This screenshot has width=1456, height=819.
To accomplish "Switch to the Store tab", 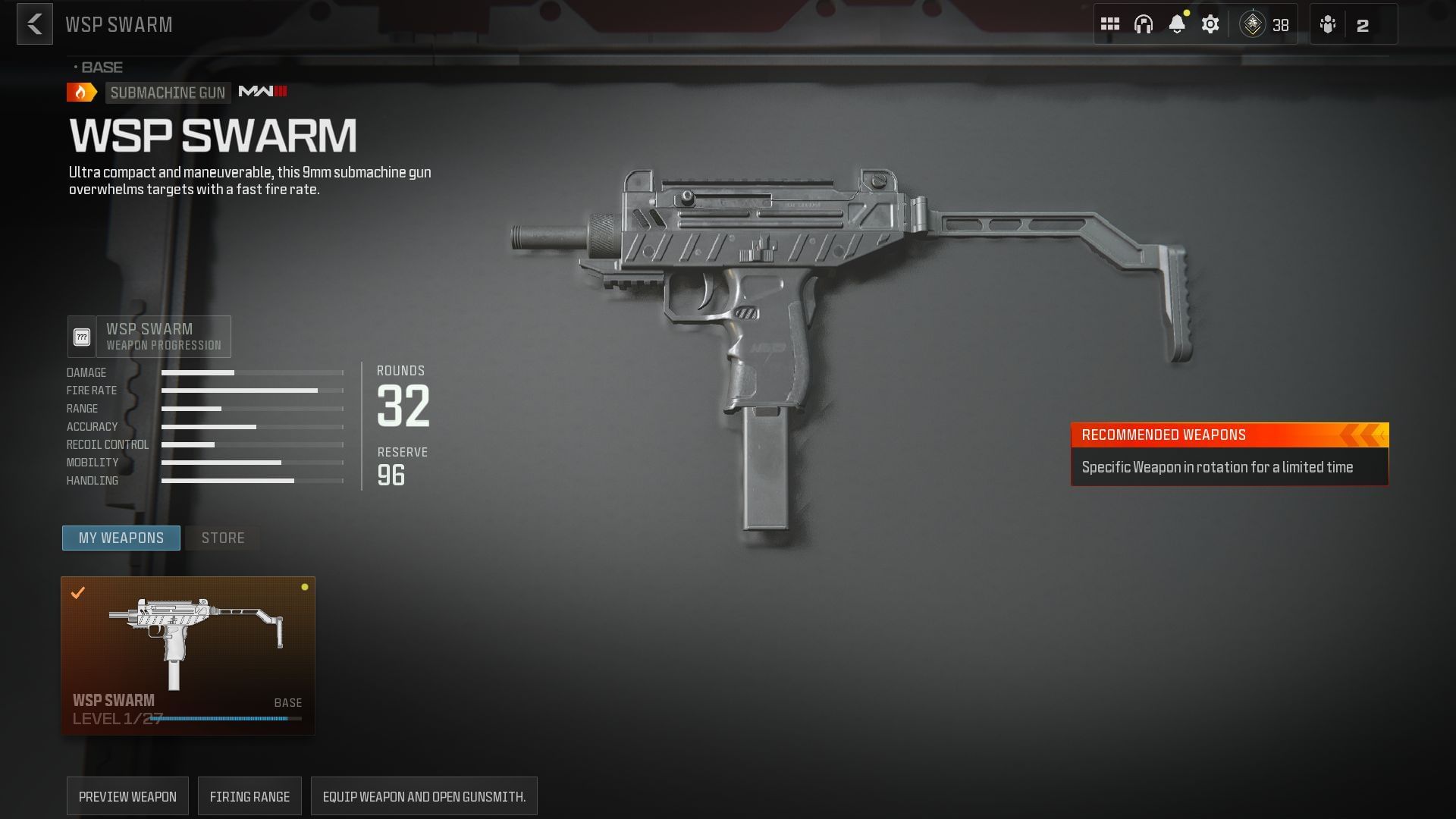I will (222, 538).
